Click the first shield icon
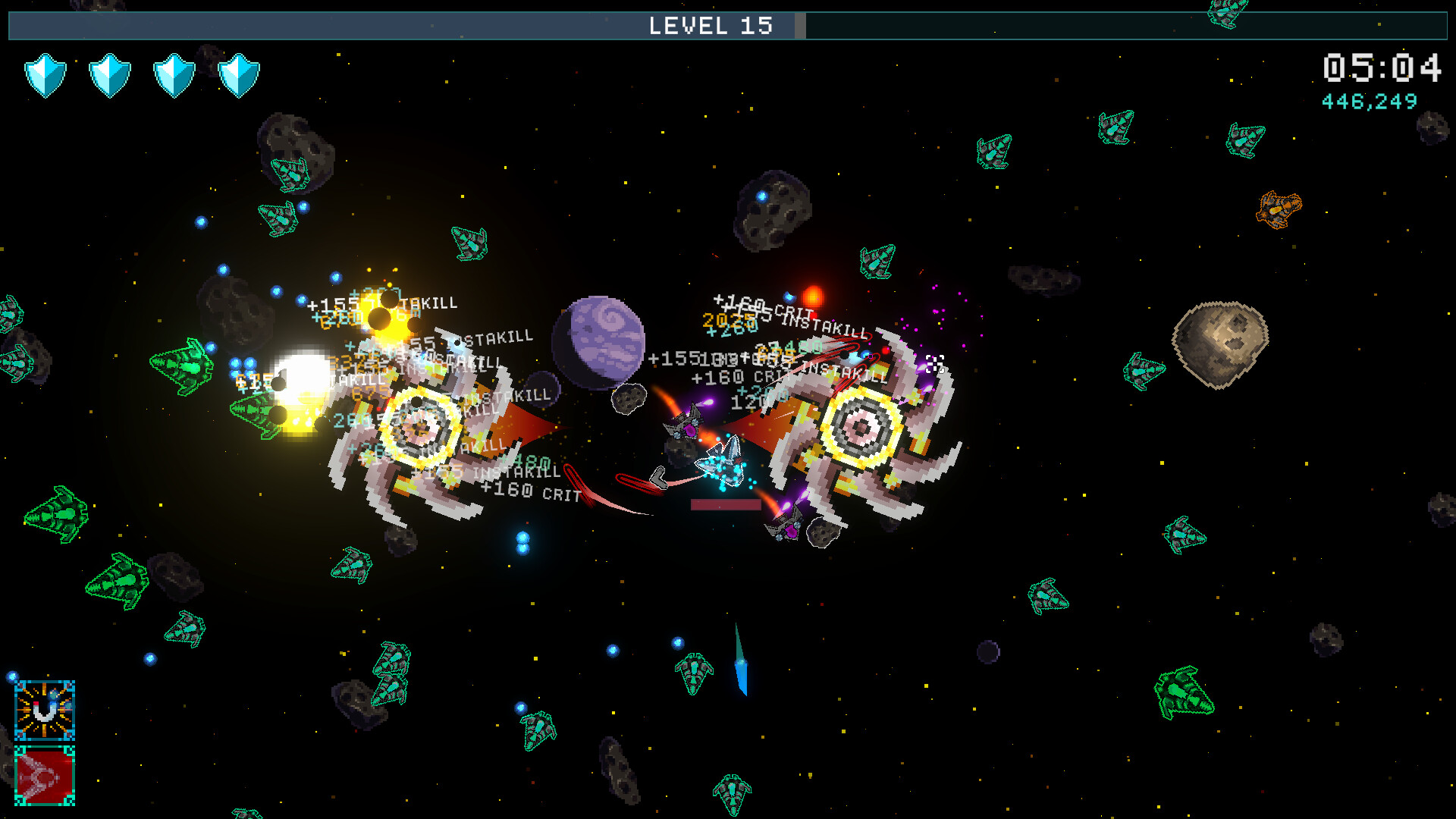The image size is (1456, 819). [x=44, y=74]
